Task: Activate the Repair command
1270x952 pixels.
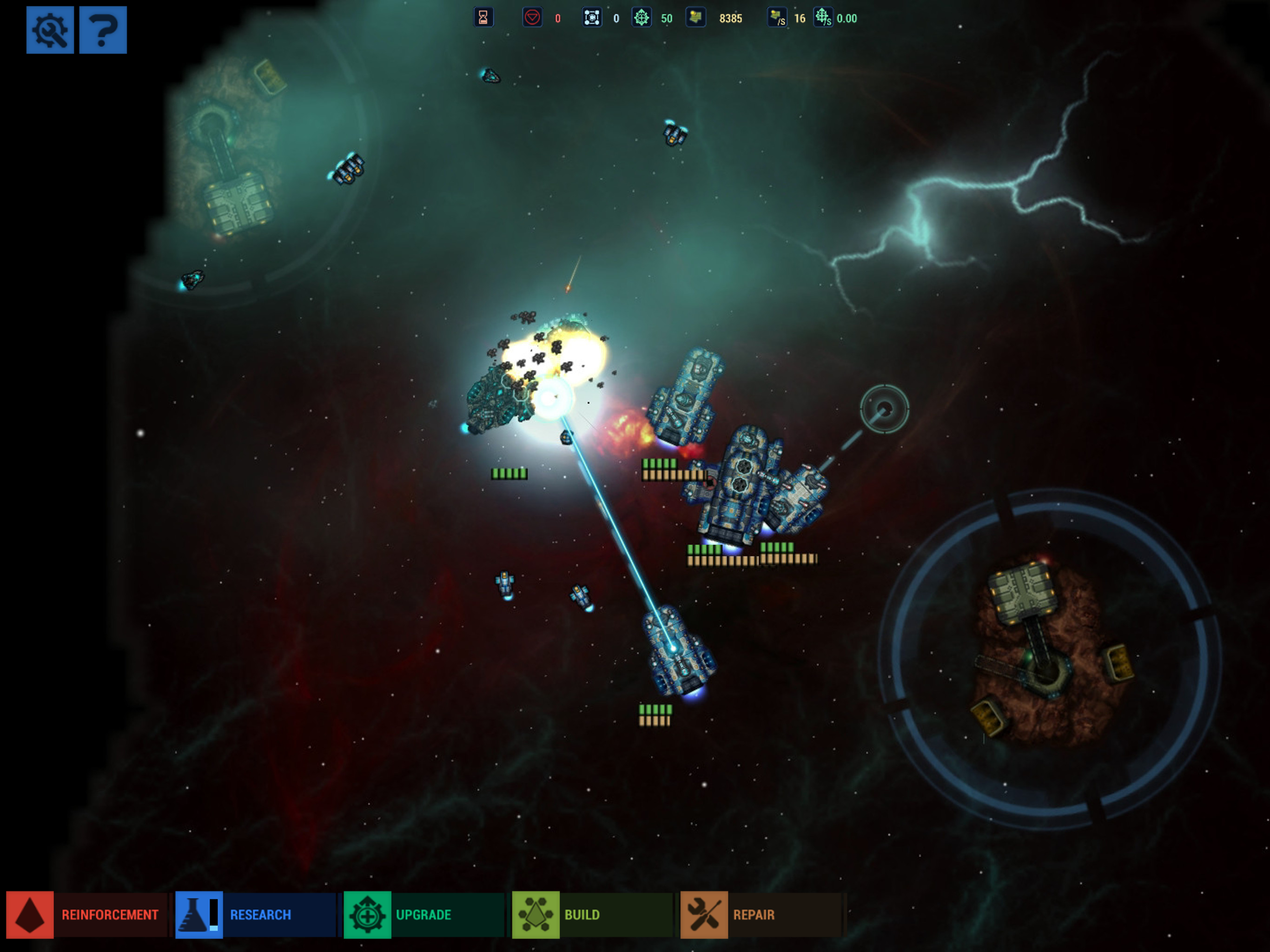Action: point(760,915)
